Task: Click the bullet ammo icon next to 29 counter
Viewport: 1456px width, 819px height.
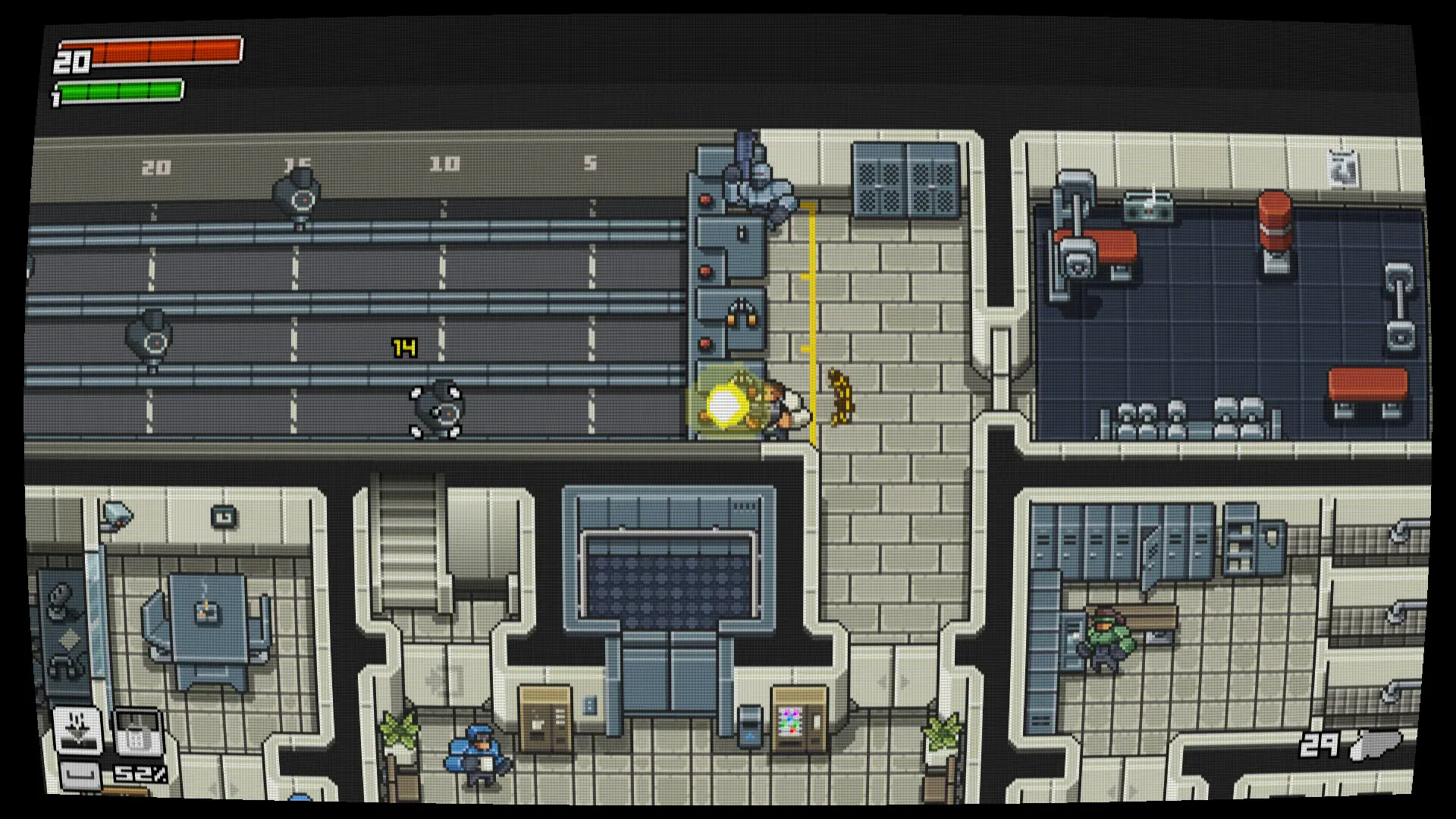Action: coord(1376,747)
